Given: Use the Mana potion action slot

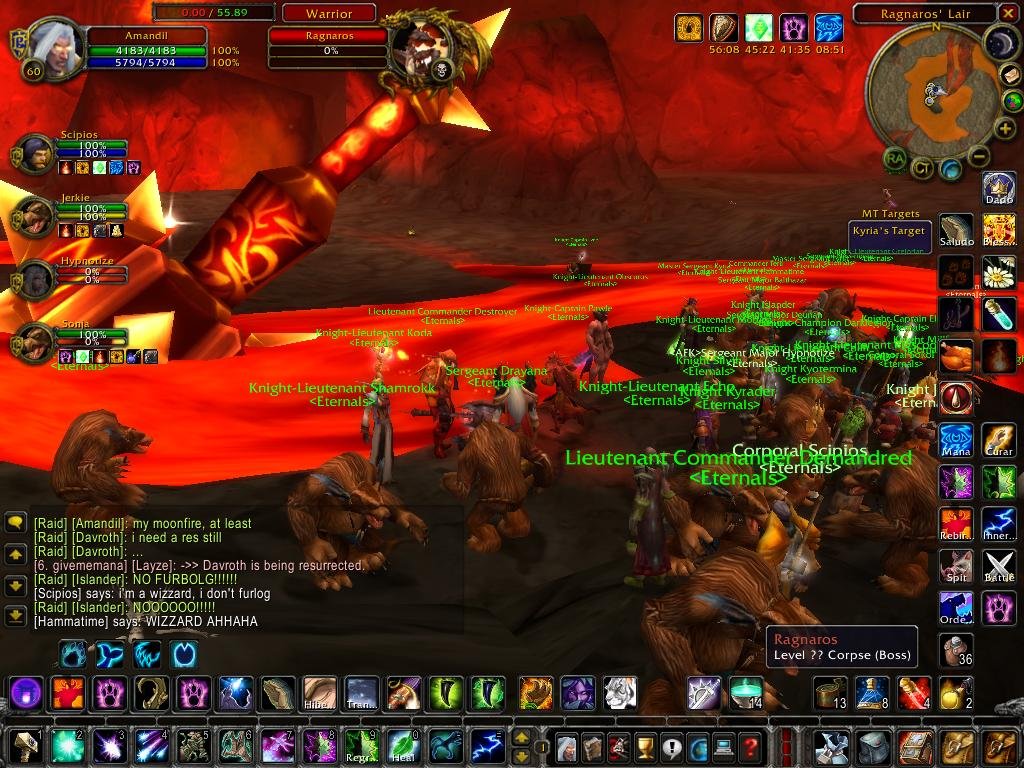Looking at the screenshot, I should click(956, 438).
